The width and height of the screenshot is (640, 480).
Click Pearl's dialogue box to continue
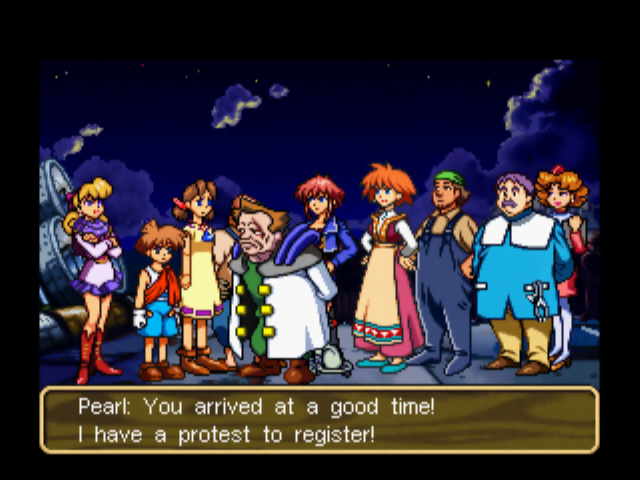point(319,420)
